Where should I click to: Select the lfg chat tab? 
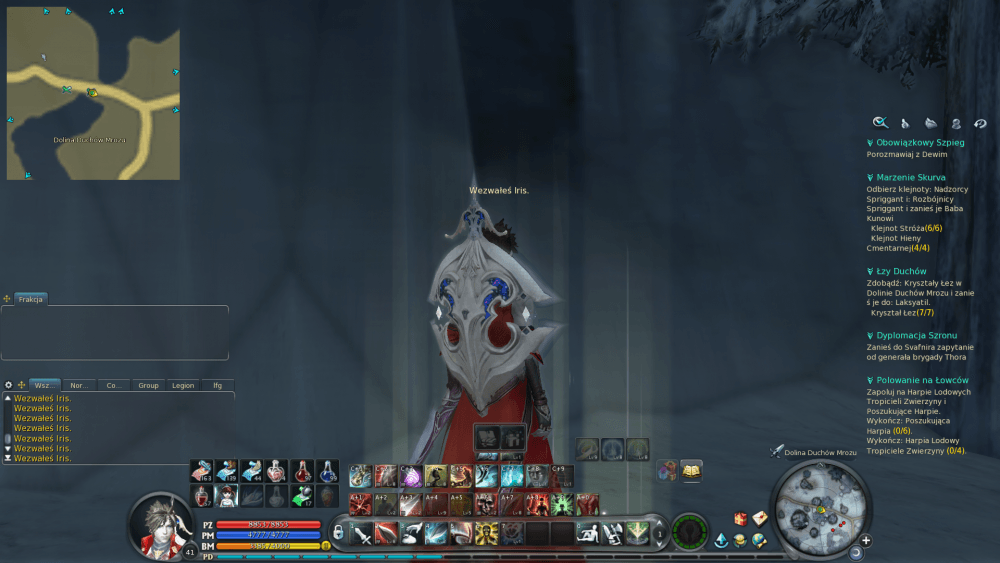[x=216, y=385]
